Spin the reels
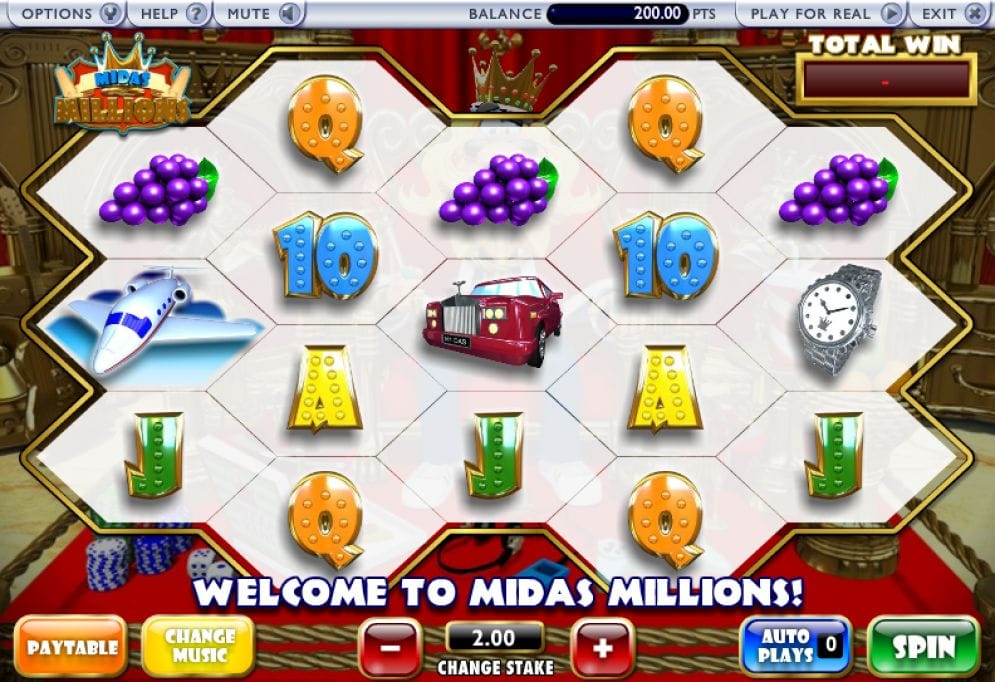995x682 pixels. coord(923,646)
